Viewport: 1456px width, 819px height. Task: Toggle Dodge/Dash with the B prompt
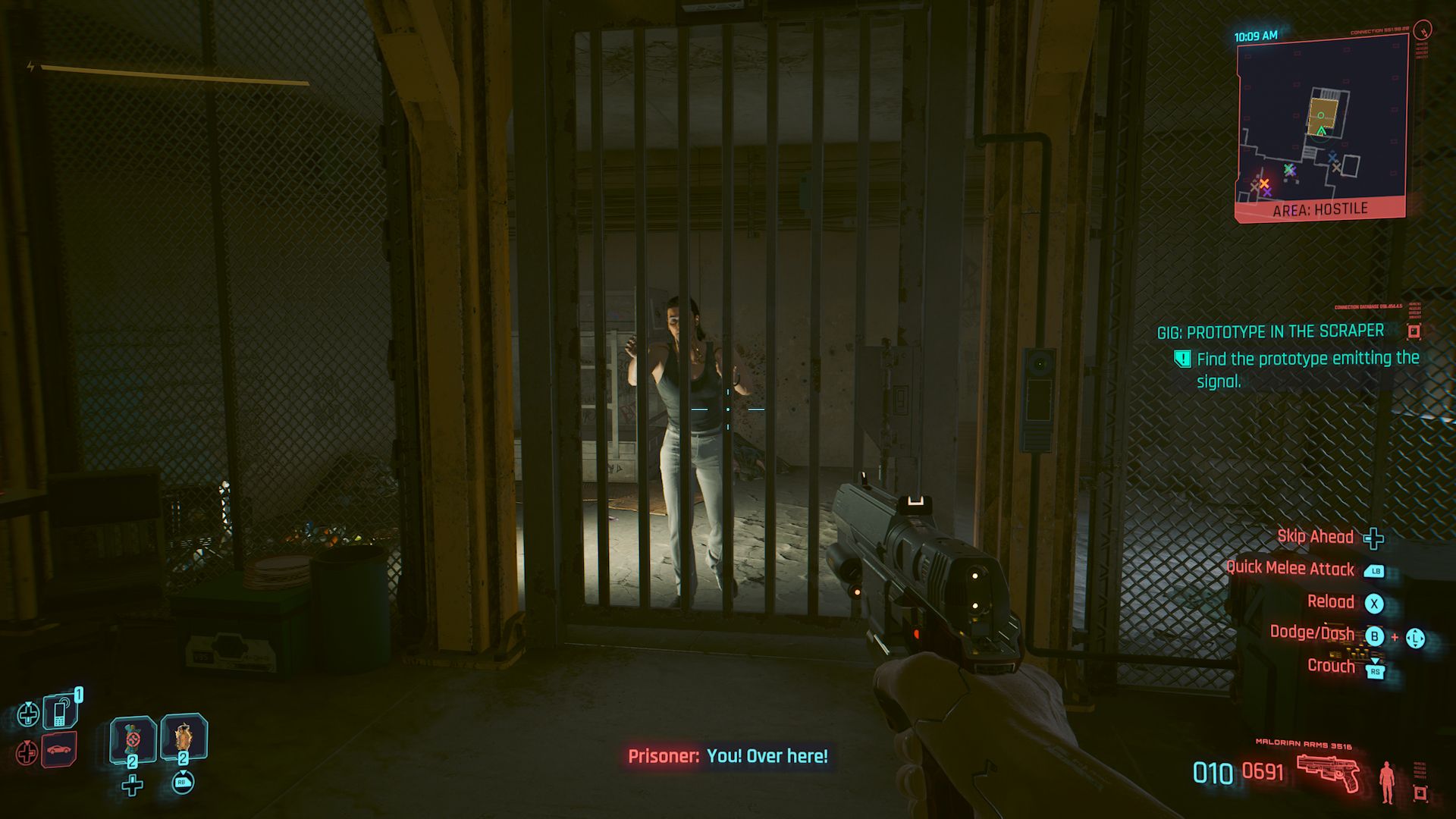point(1375,636)
